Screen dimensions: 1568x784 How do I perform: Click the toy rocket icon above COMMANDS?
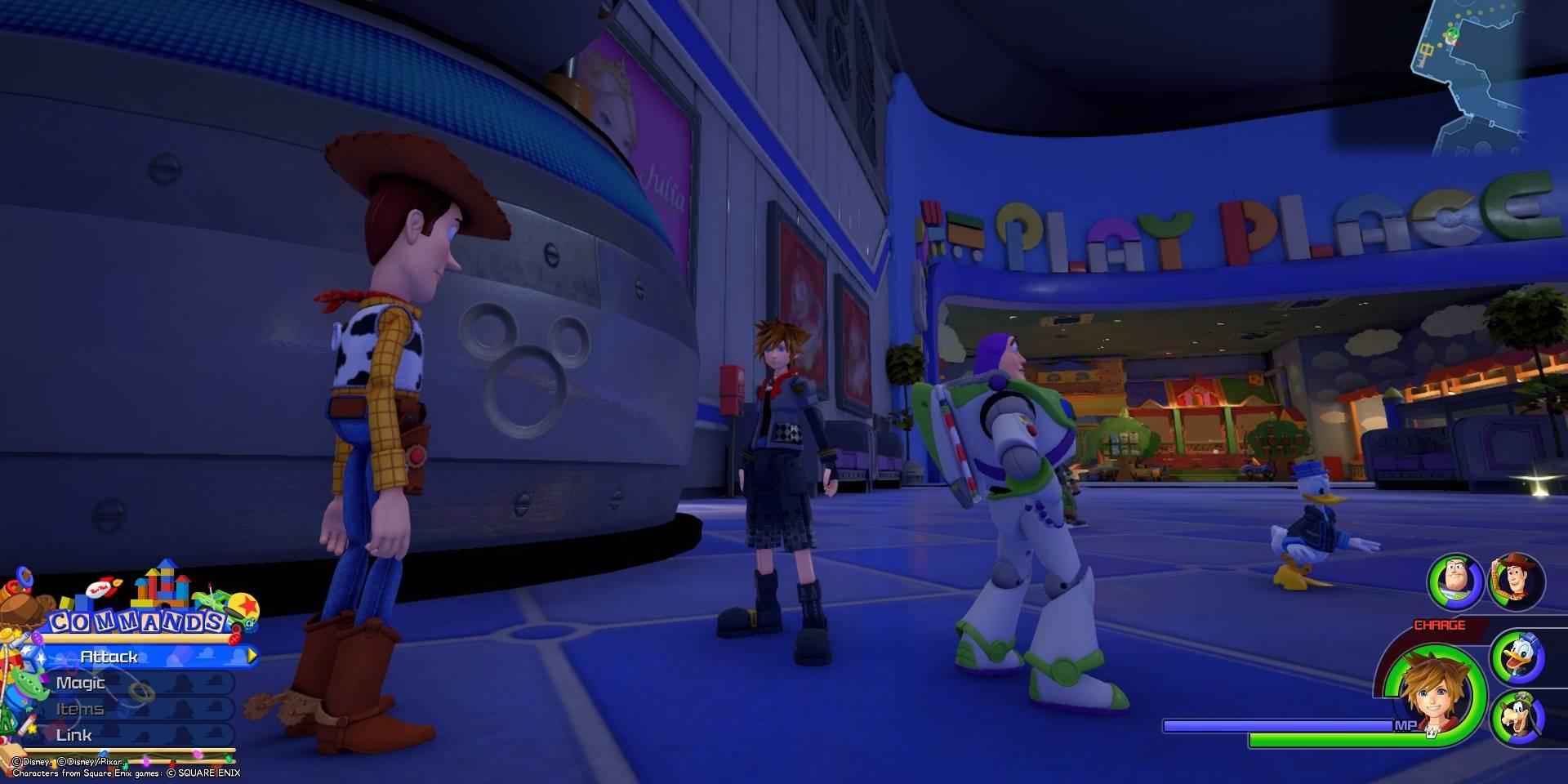(105, 586)
